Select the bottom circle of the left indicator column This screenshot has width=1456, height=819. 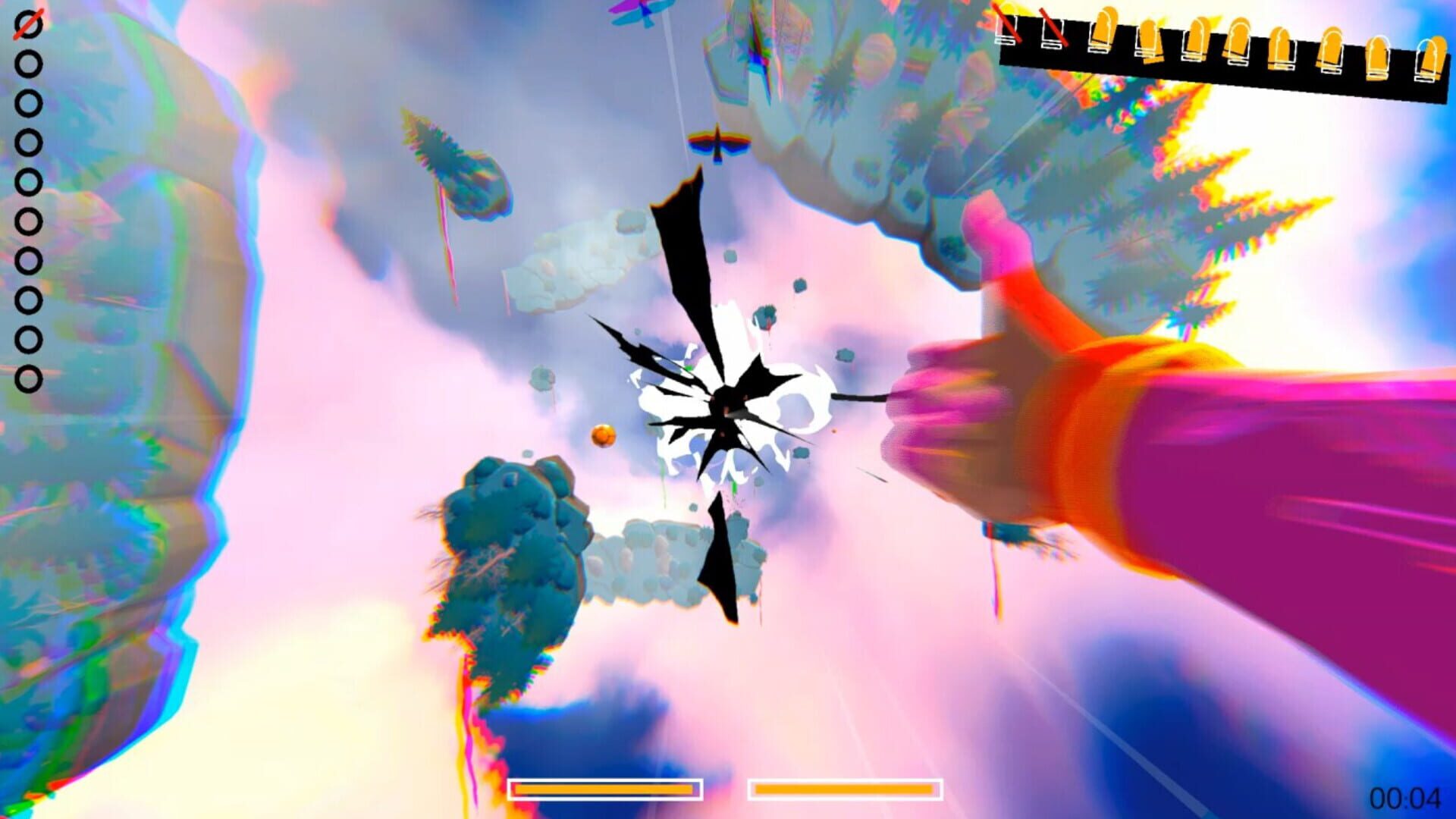(x=28, y=377)
